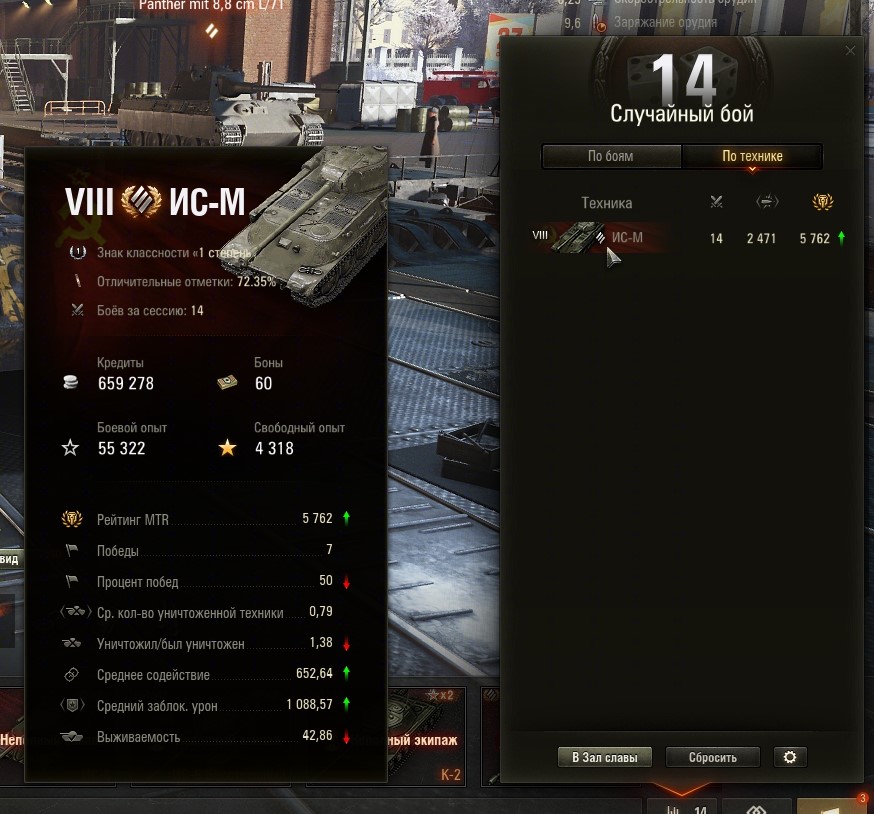Sort by the «Техника» column header
874x814 pixels.
point(606,203)
